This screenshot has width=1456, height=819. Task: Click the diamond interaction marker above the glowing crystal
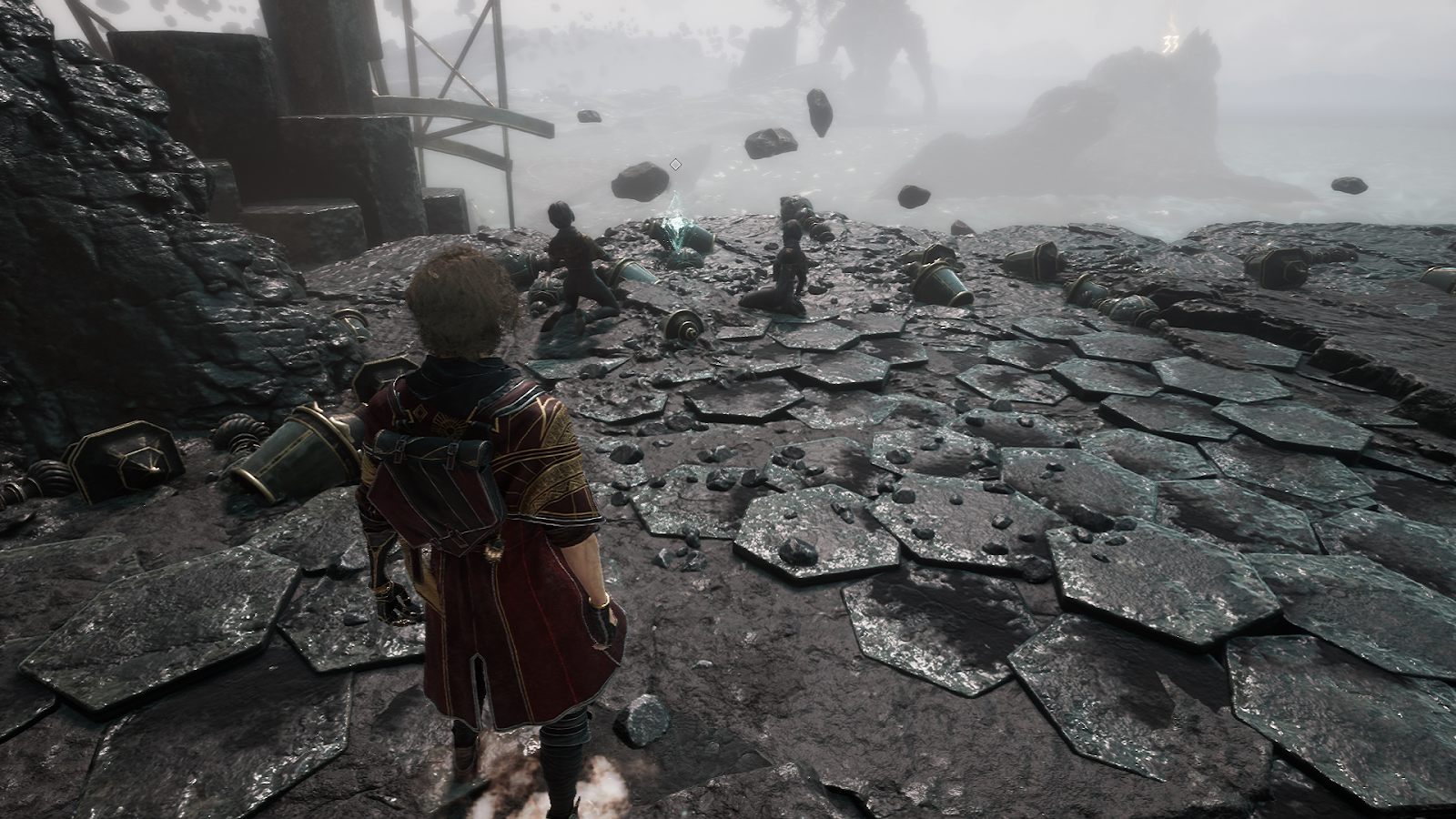pyautogui.click(x=675, y=164)
